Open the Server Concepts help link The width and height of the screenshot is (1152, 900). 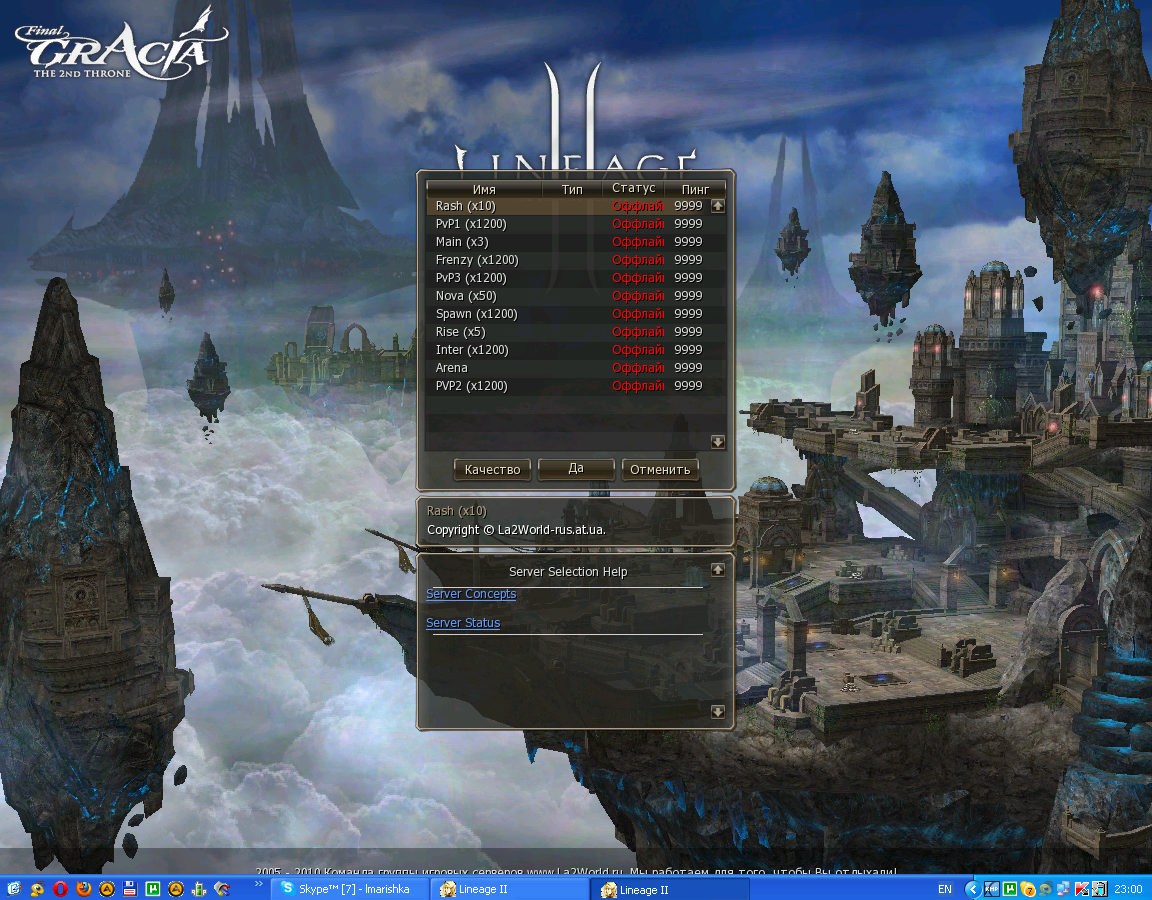(x=471, y=594)
